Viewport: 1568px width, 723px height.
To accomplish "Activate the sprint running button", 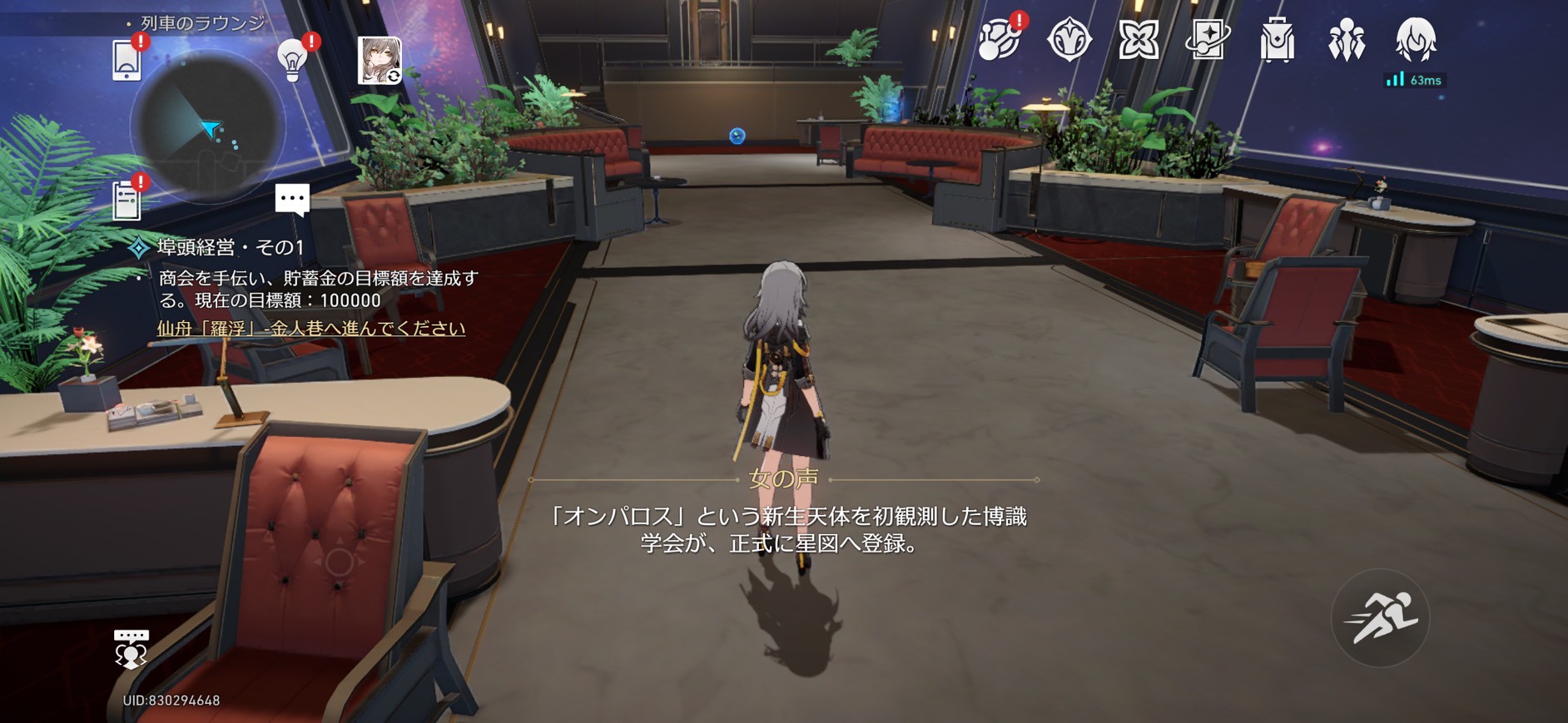I will [x=1380, y=618].
